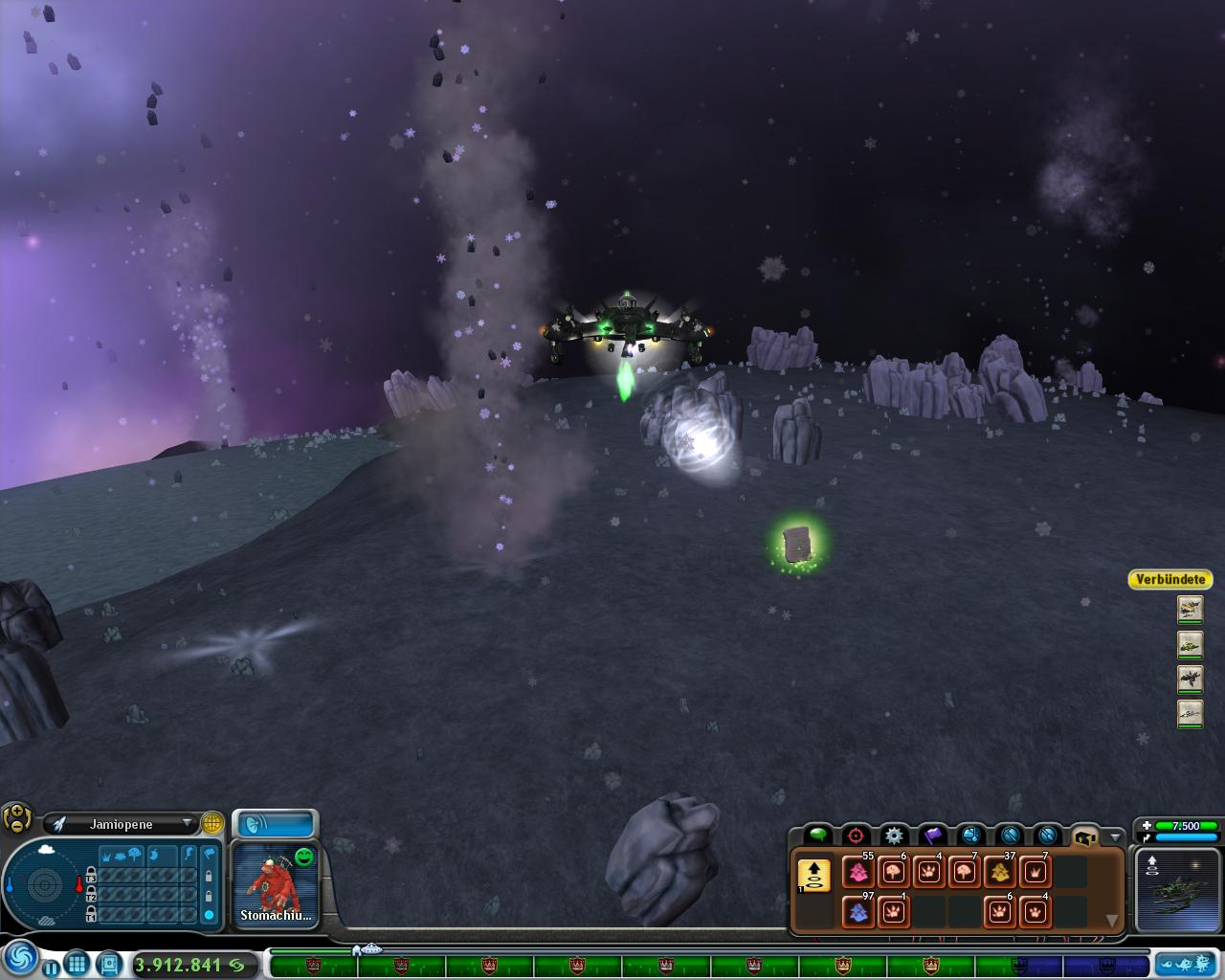Switch to the gear tools tab

point(894,835)
